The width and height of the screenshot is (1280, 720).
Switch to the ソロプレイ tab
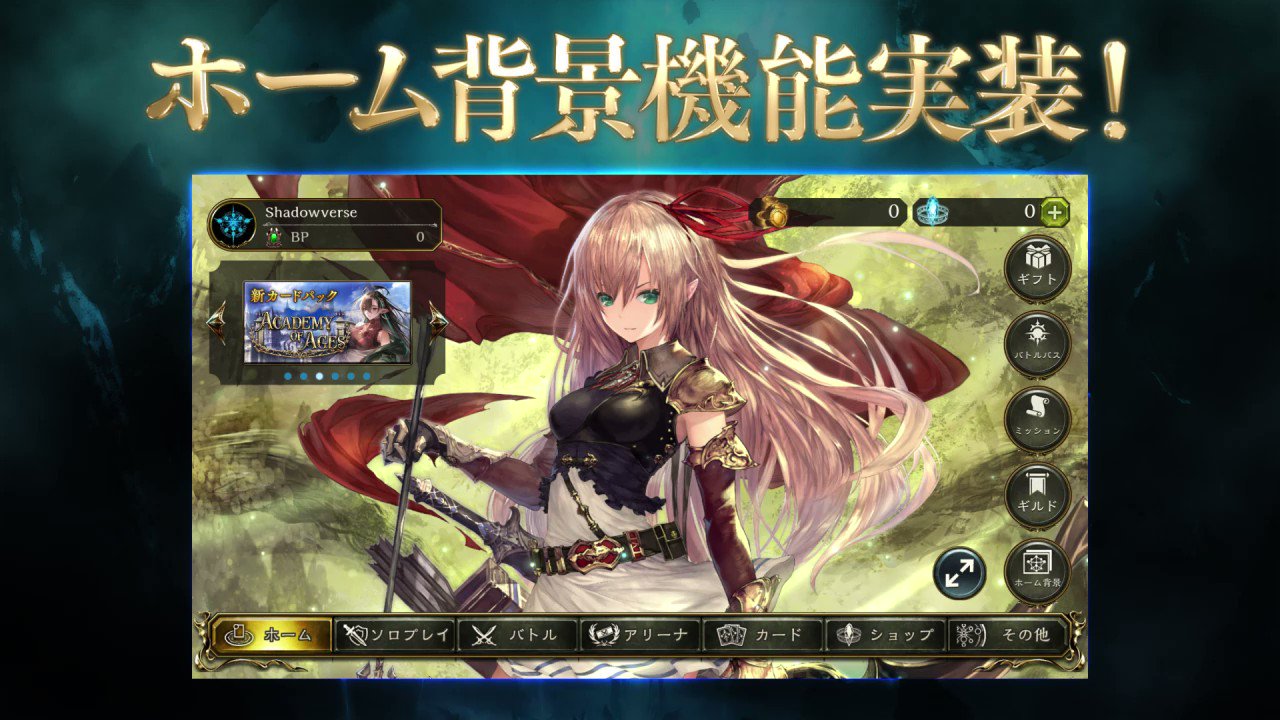[x=393, y=634]
